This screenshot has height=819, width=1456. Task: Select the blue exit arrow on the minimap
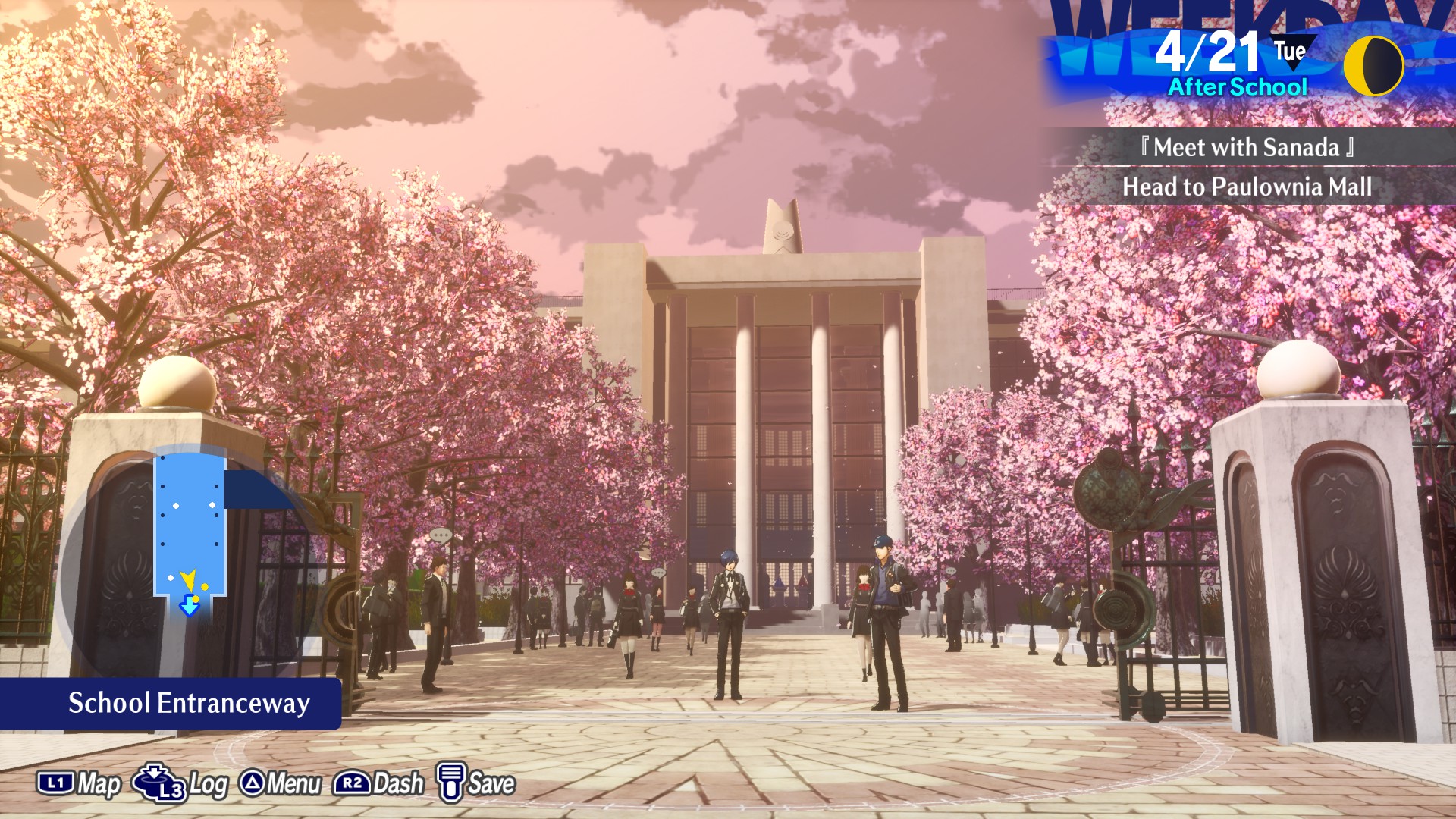189,607
